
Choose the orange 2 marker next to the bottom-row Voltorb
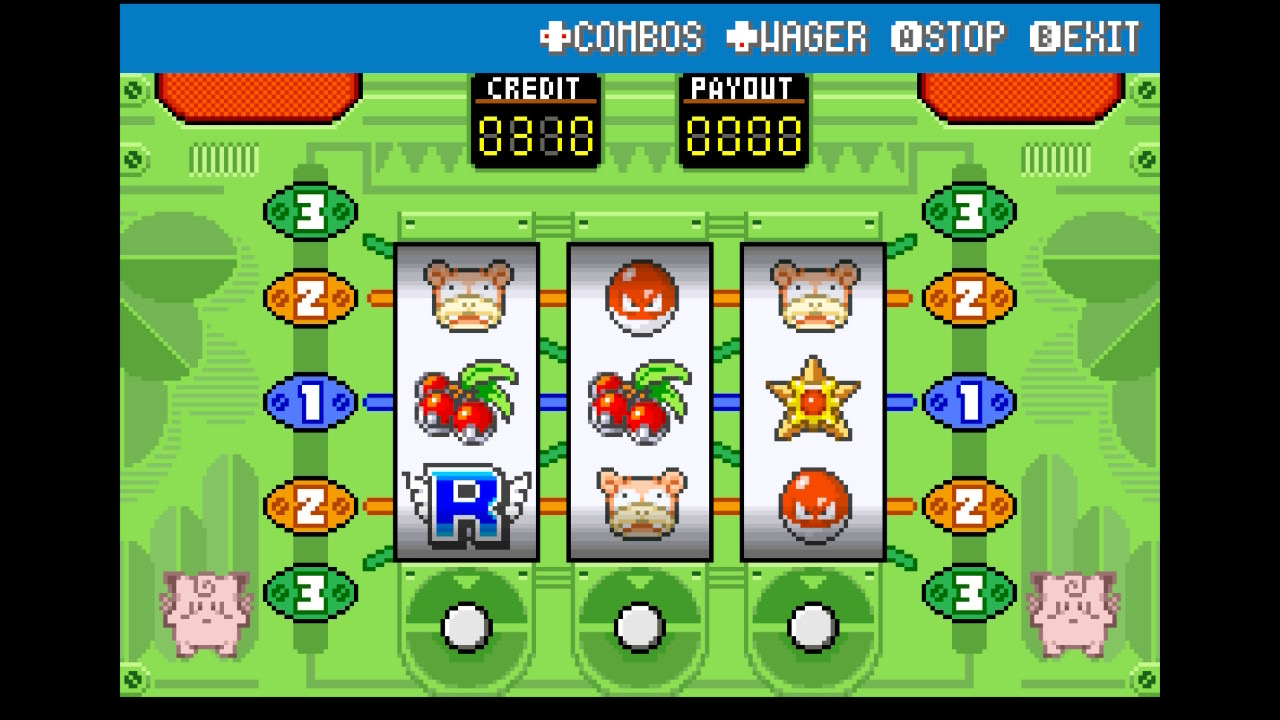(968, 506)
